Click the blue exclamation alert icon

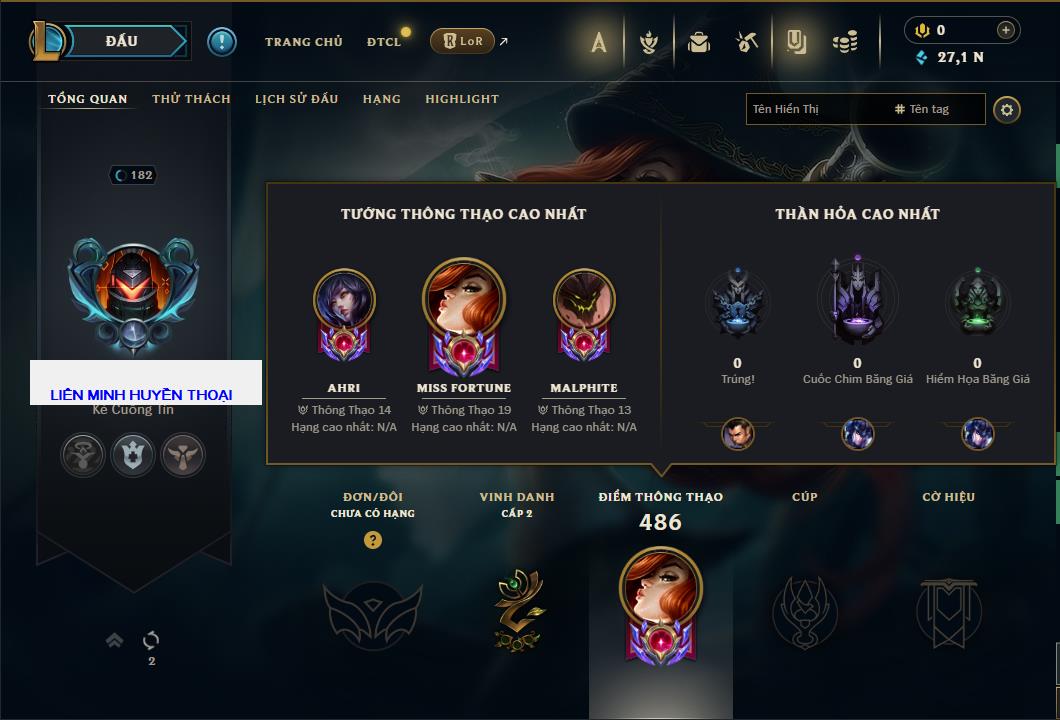pyautogui.click(x=222, y=41)
